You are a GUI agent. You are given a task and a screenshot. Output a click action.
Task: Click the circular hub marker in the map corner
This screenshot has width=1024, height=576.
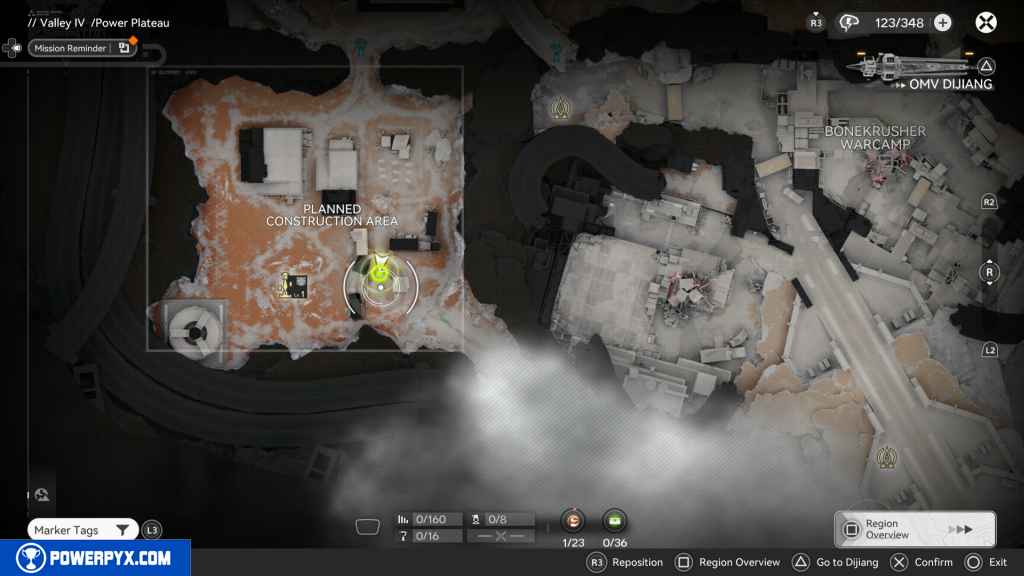189,330
